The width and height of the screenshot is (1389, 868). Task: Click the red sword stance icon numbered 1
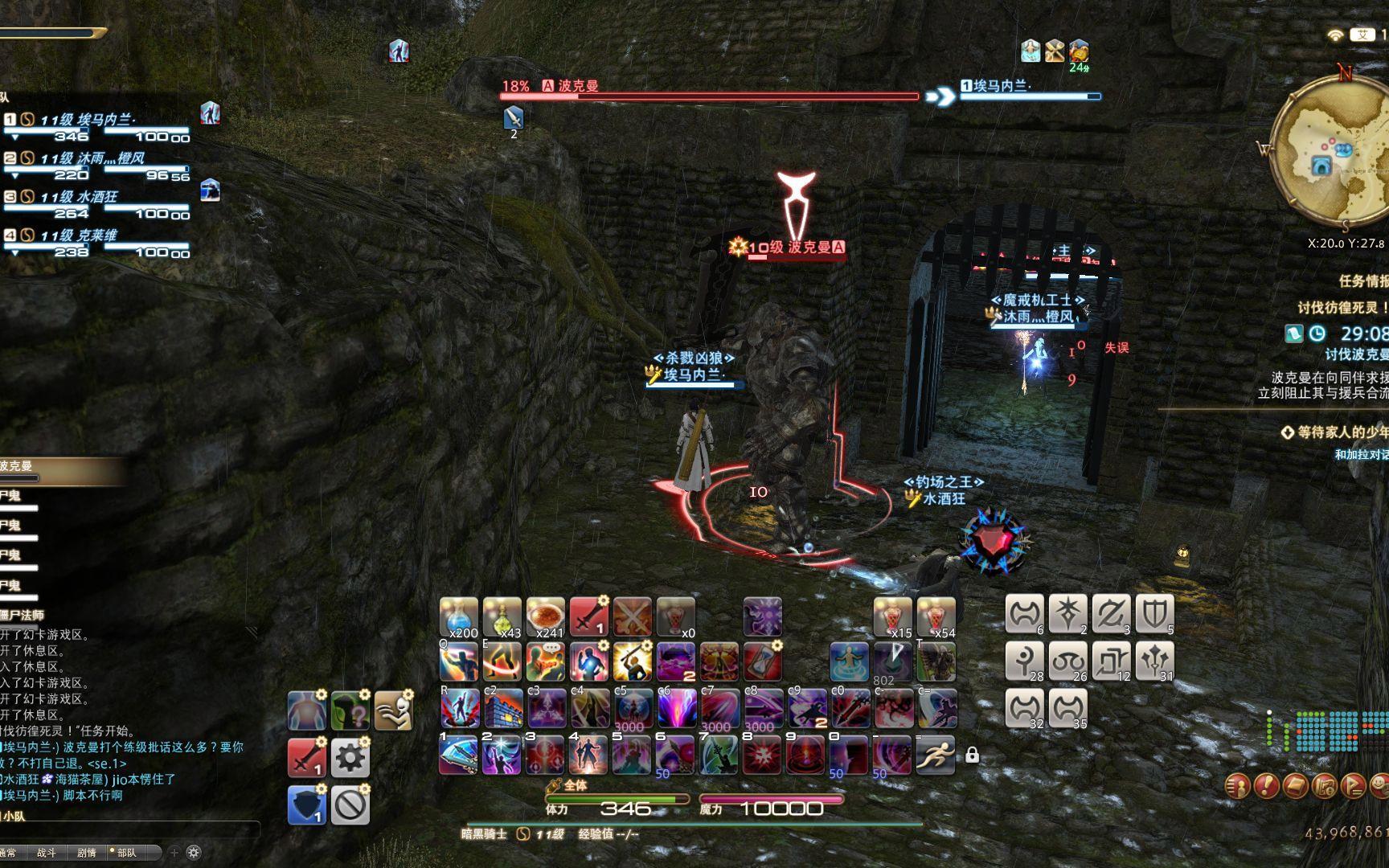pyautogui.click(x=307, y=757)
